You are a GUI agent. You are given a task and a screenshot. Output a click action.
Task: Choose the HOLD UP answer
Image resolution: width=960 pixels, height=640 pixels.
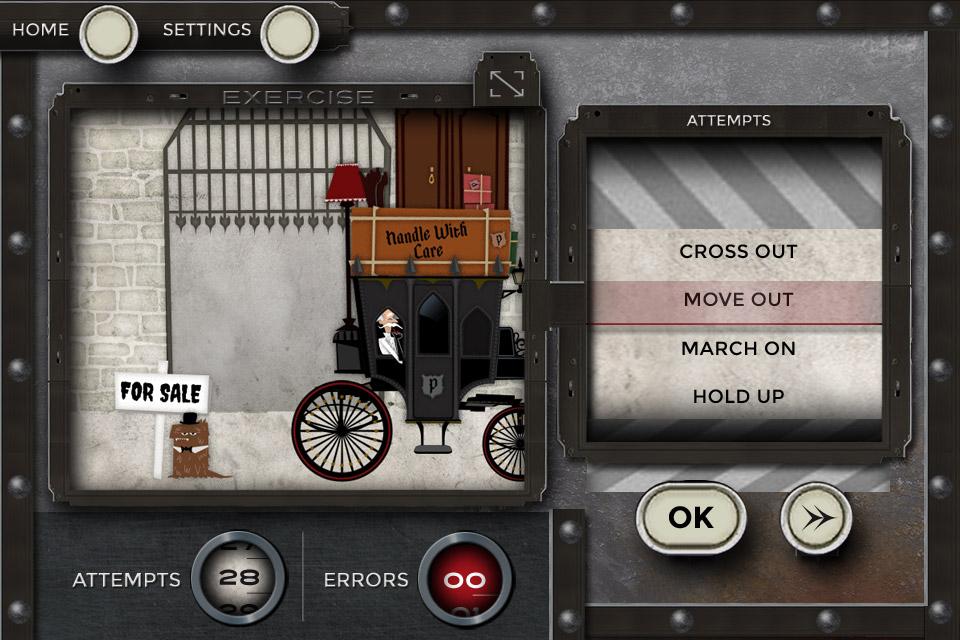pos(738,397)
